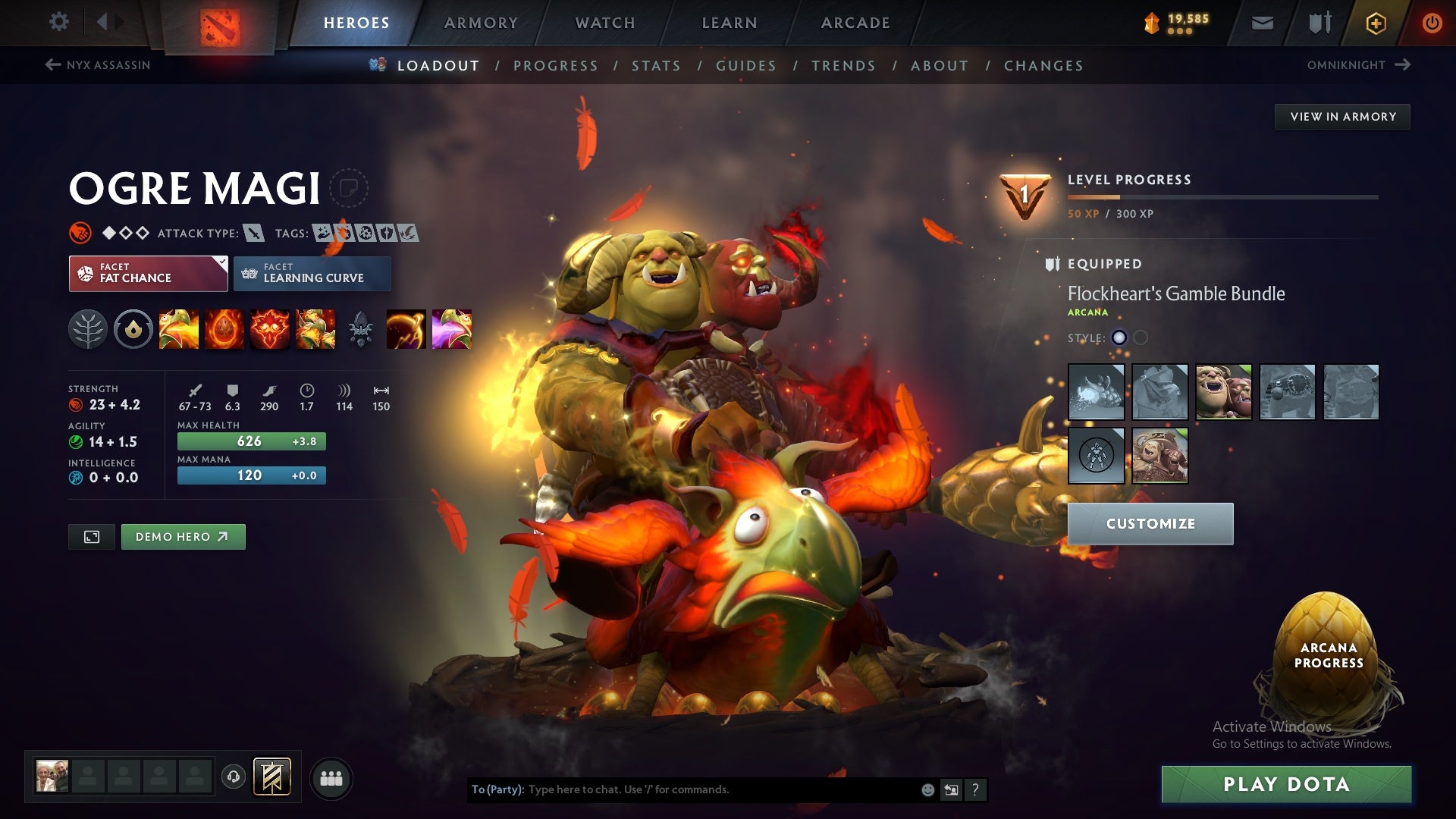The image size is (1456, 819).
Task: Select the Ignite ability icon
Action: [x=225, y=329]
